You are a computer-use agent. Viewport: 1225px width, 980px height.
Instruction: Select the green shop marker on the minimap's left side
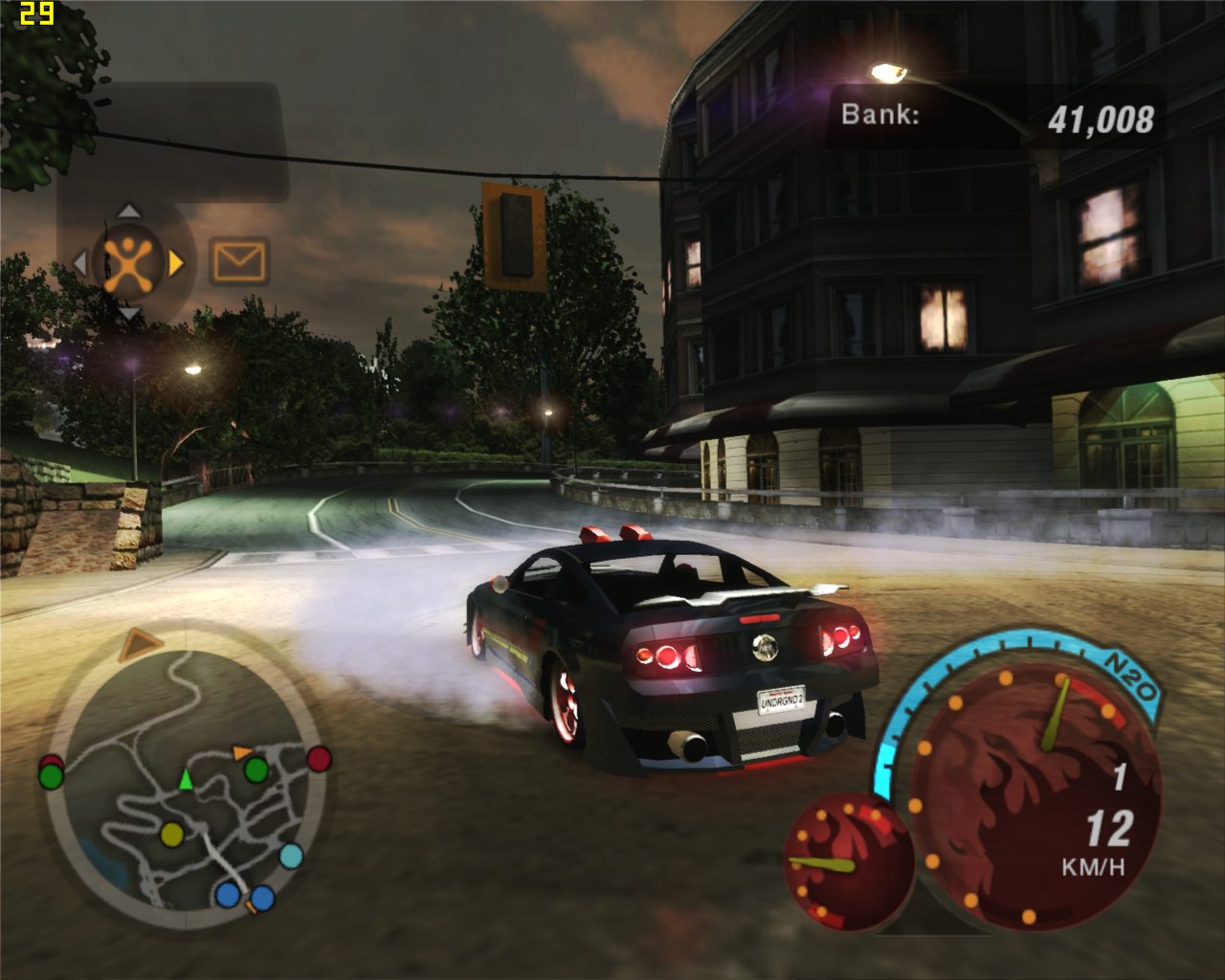click(51, 775)
